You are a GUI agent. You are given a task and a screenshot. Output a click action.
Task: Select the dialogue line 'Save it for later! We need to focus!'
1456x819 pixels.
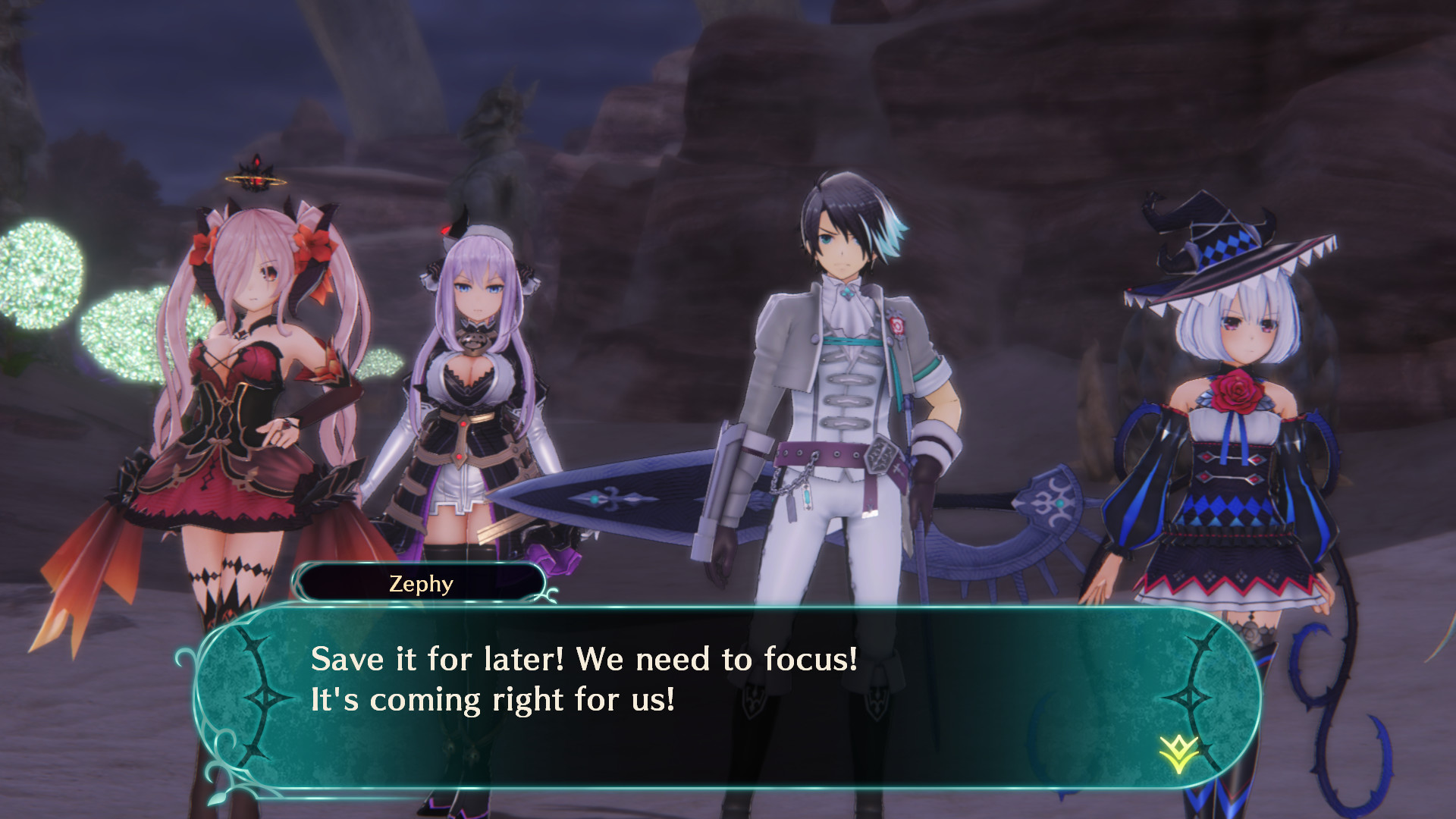(584, 661)
